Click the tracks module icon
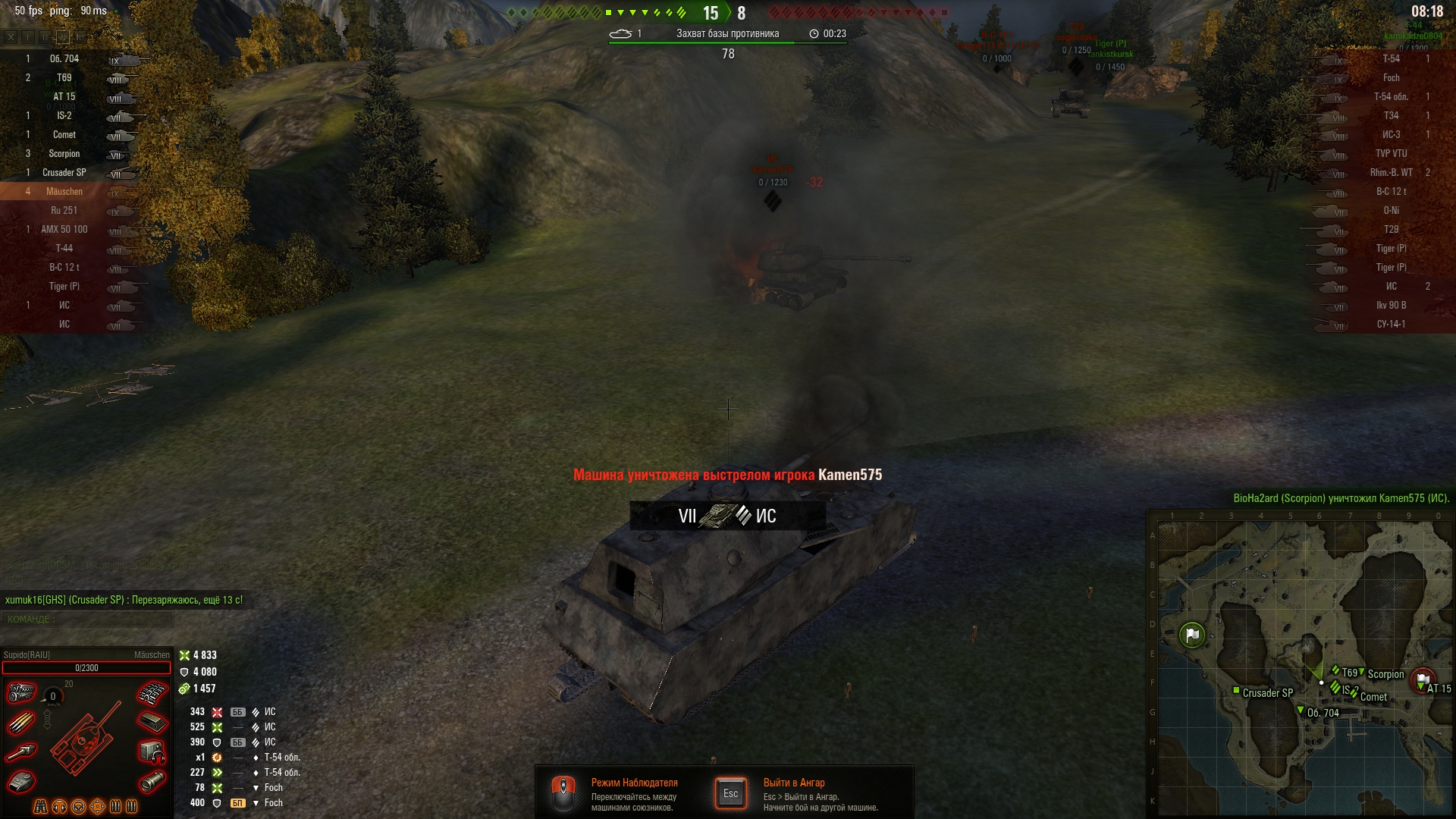Screen dimensions: 1456x819 point(152,693)
